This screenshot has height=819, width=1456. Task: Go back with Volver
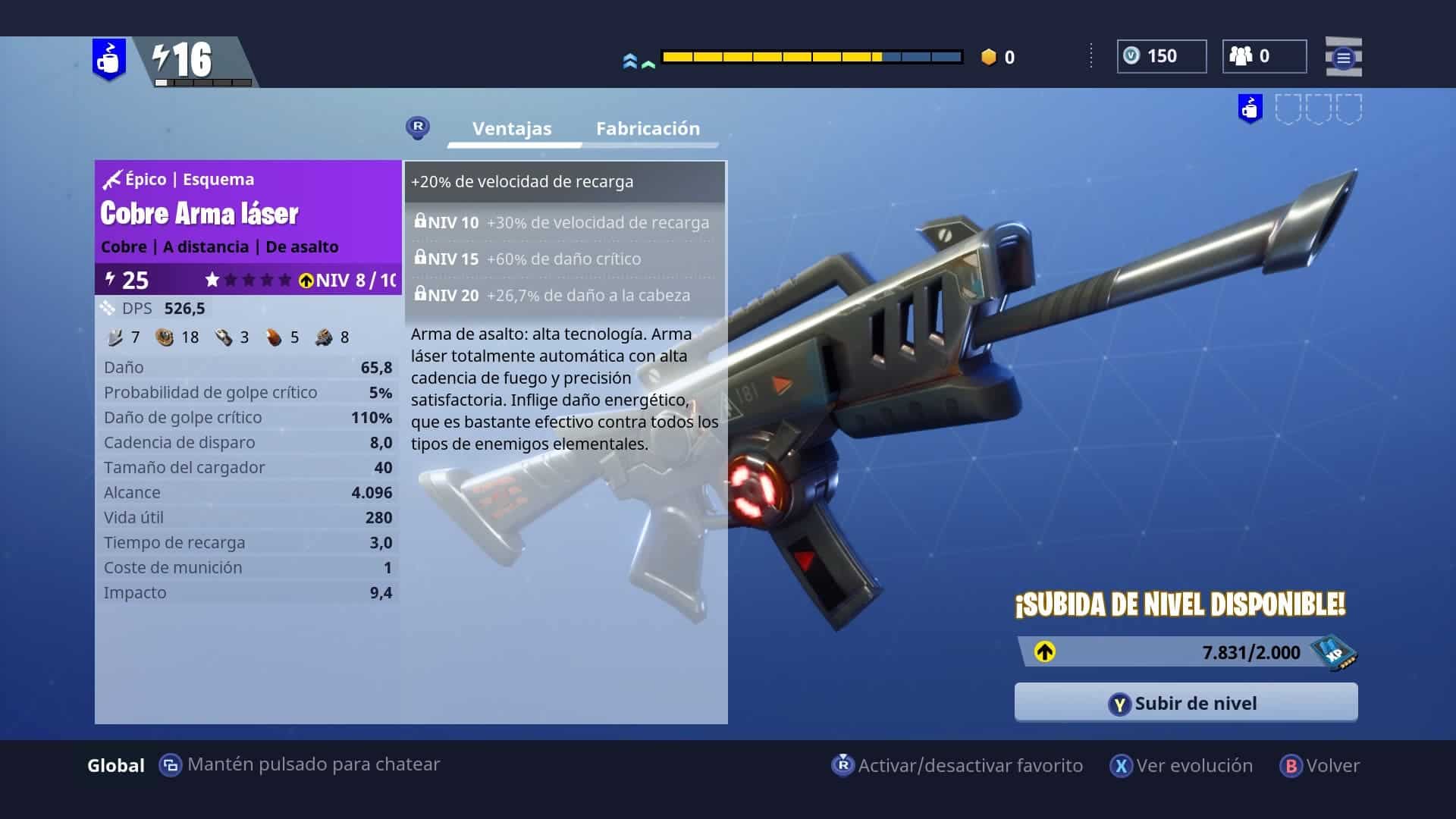1320,766
